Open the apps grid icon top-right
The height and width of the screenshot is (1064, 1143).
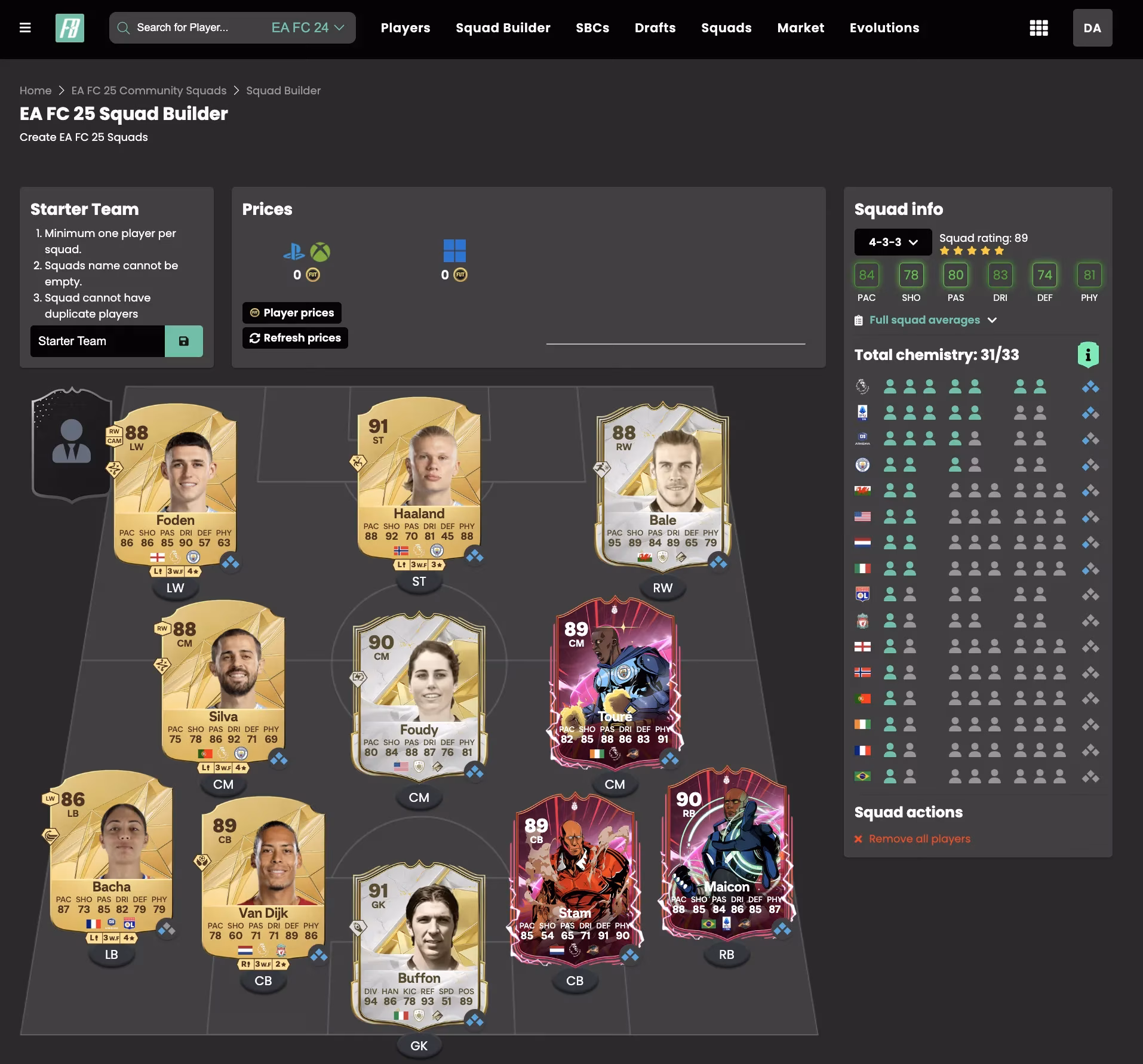pyautogui.click(x=1039, y=27)
